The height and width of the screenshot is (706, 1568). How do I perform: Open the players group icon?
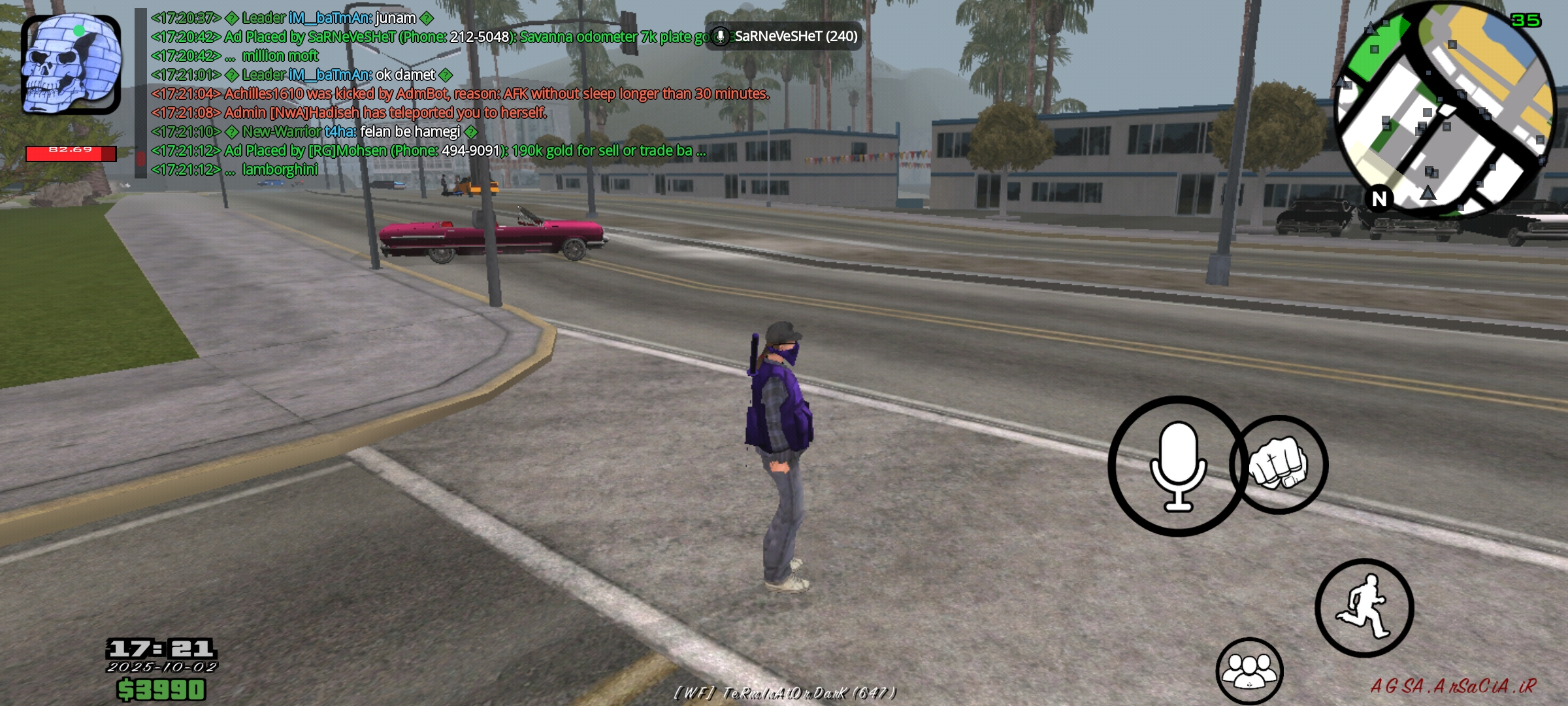[1249, 671]
